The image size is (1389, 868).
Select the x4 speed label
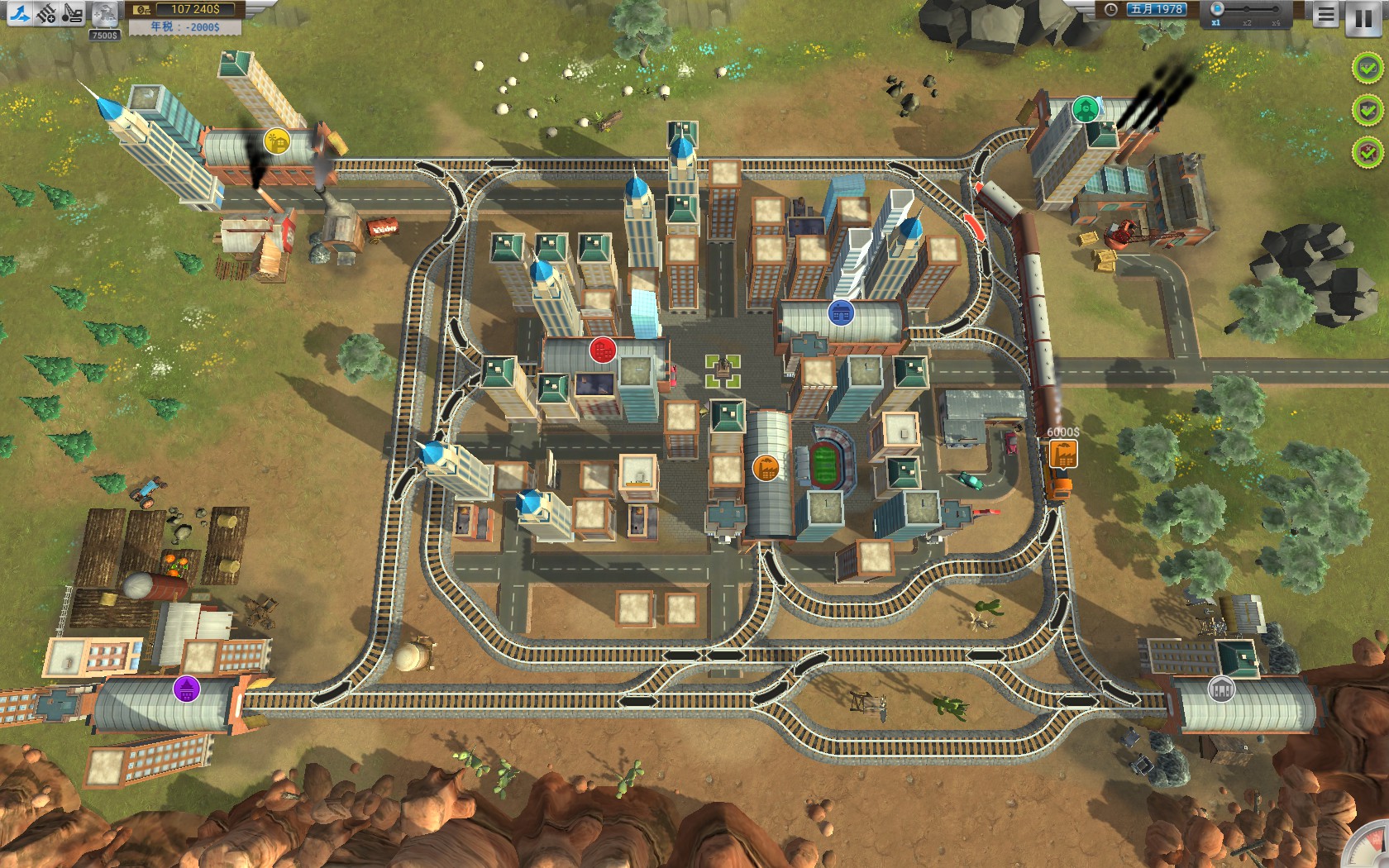(1276, 21)
